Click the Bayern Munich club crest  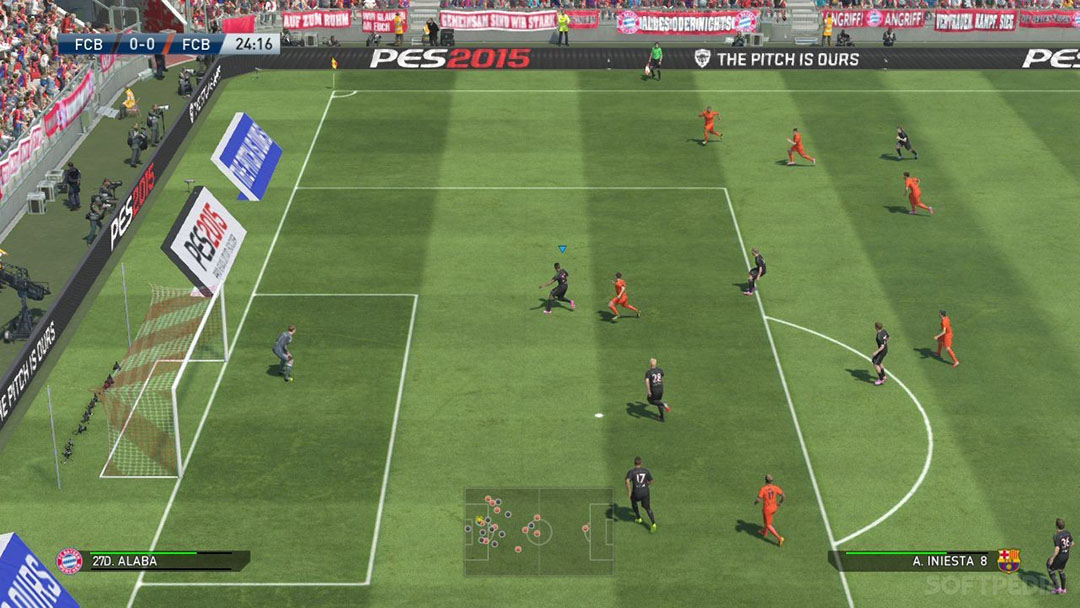(69, 561)
